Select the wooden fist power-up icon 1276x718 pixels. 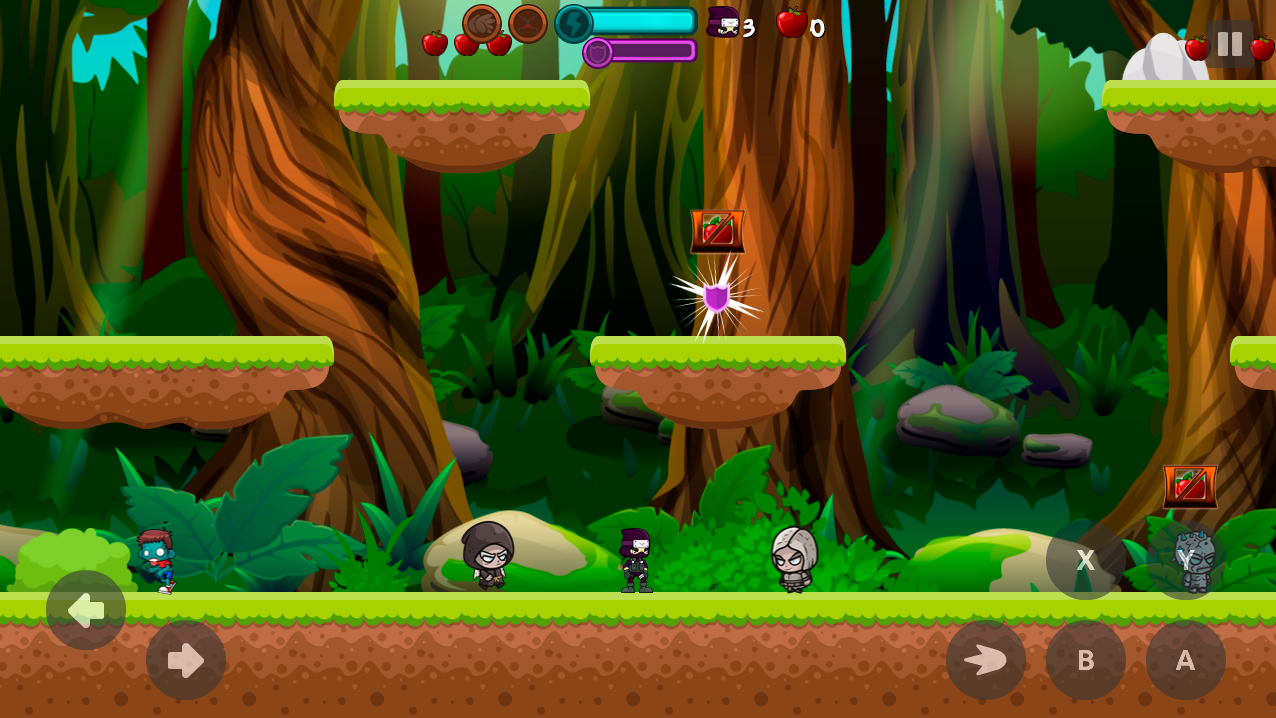coord(482,24)
